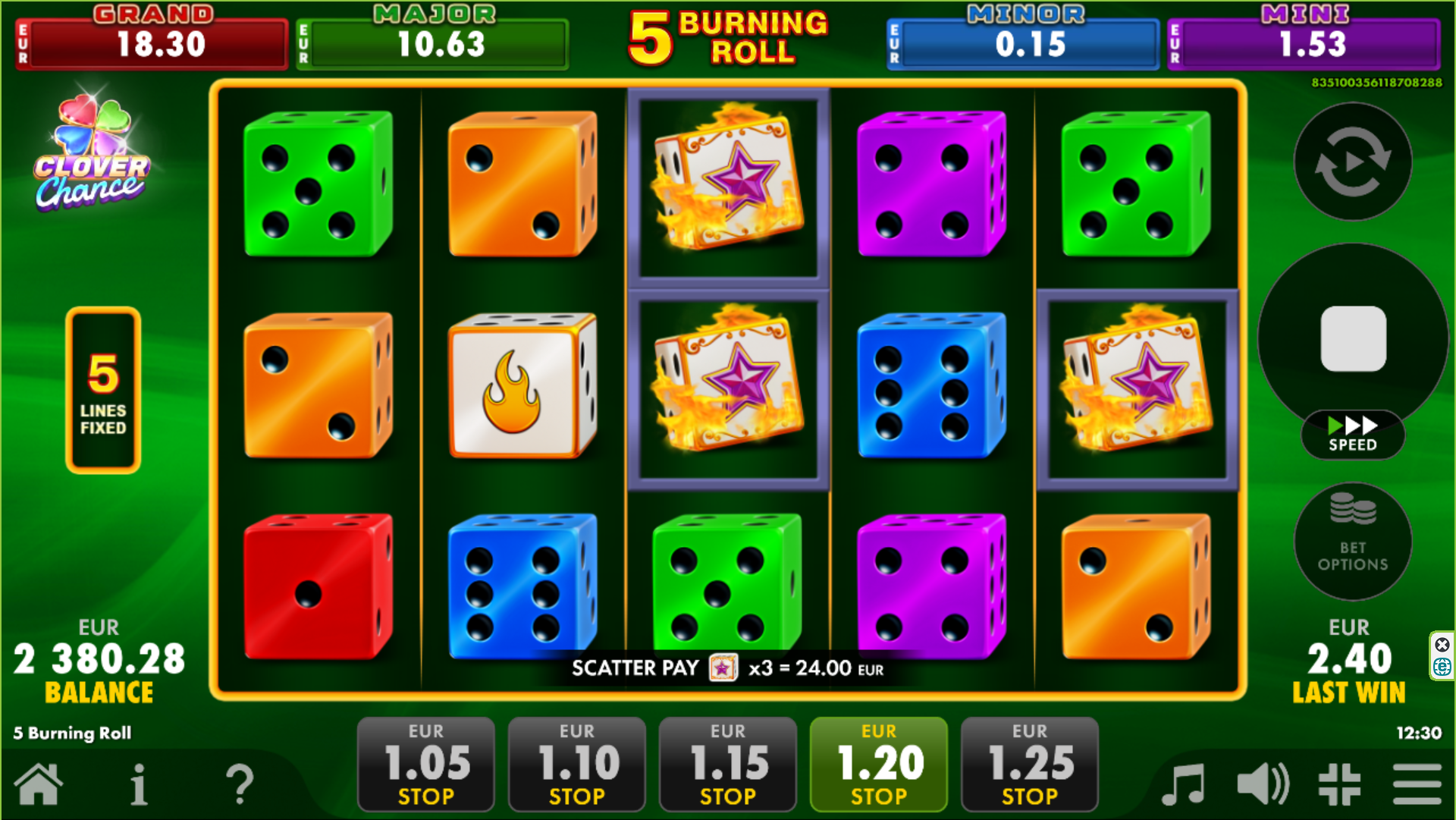Select the Speed boost icon
Viewport: 1456px width, 820px height.
pyautogui.click(x=1353, y=435)
